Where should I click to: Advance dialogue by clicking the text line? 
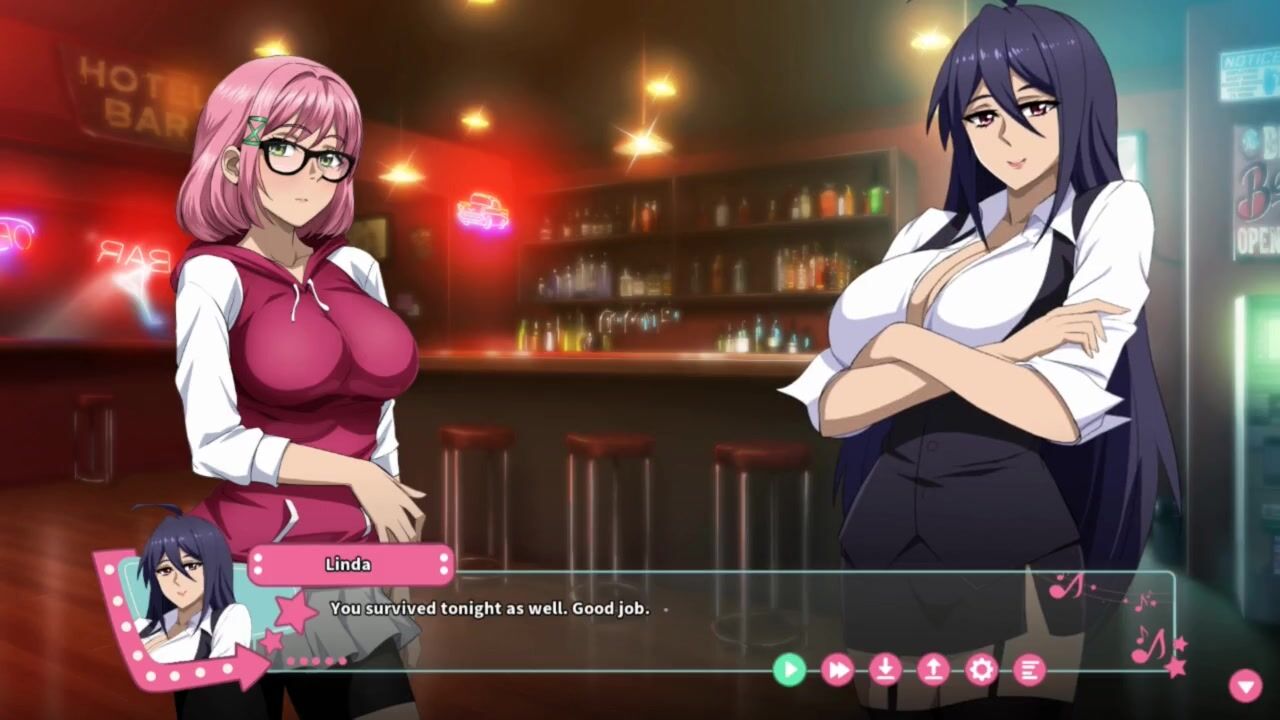(x=489, y=608)
